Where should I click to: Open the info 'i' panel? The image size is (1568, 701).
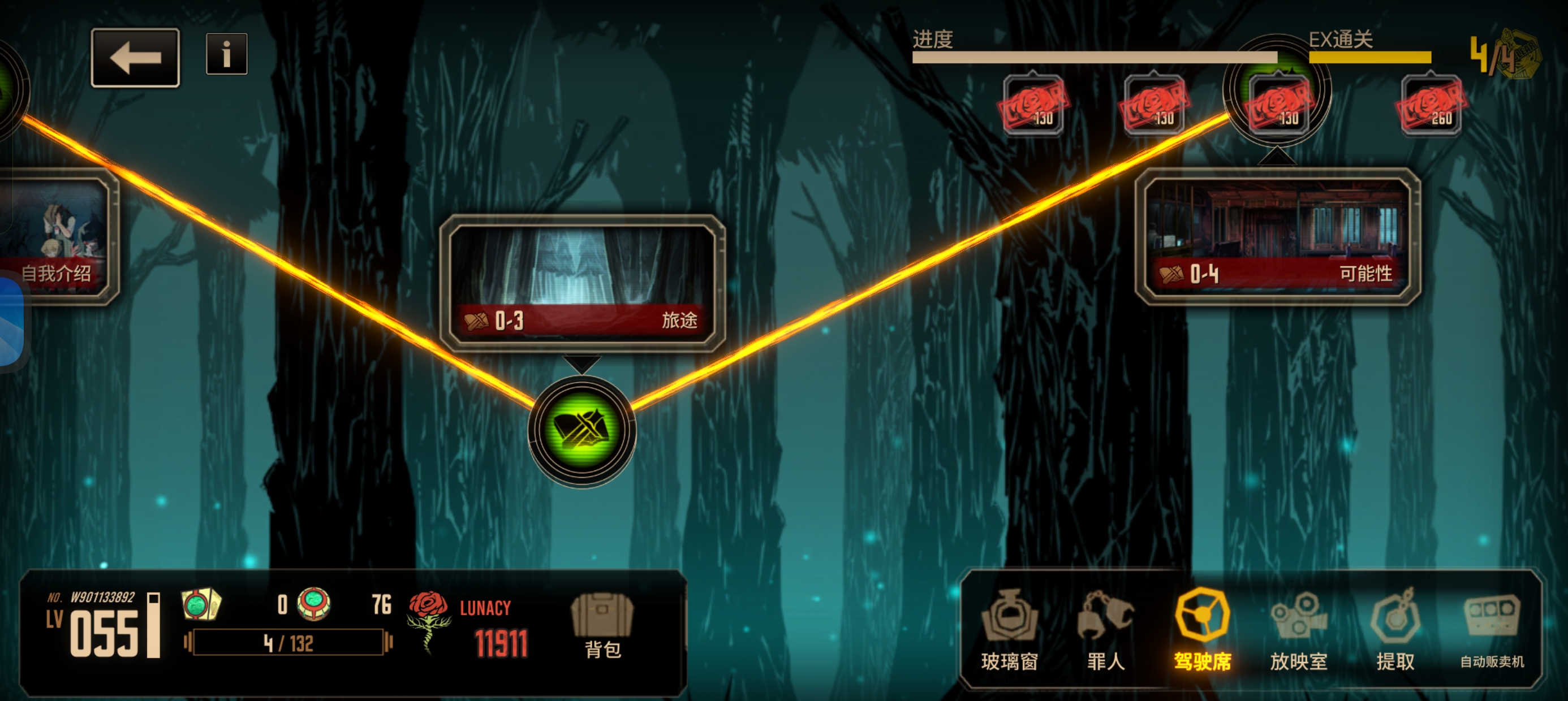coord(226,54)
